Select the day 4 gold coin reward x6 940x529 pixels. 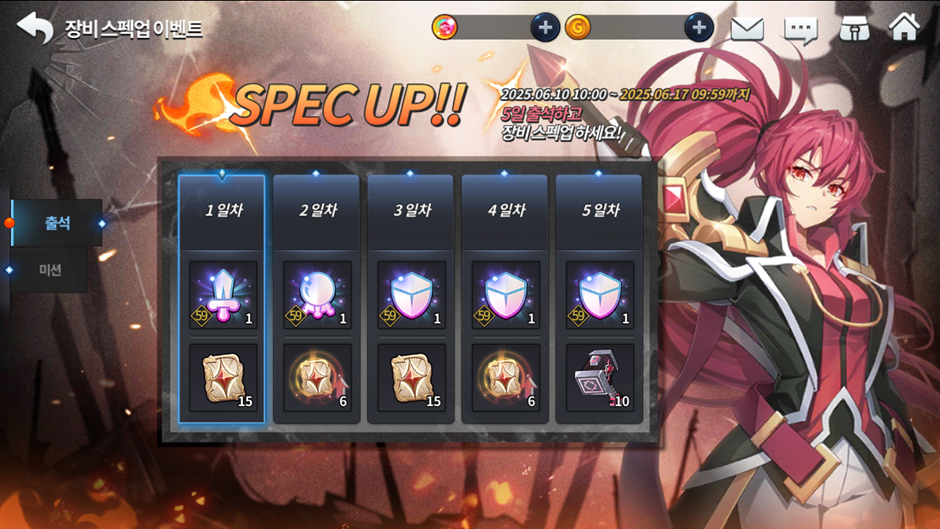coord(506,378)
